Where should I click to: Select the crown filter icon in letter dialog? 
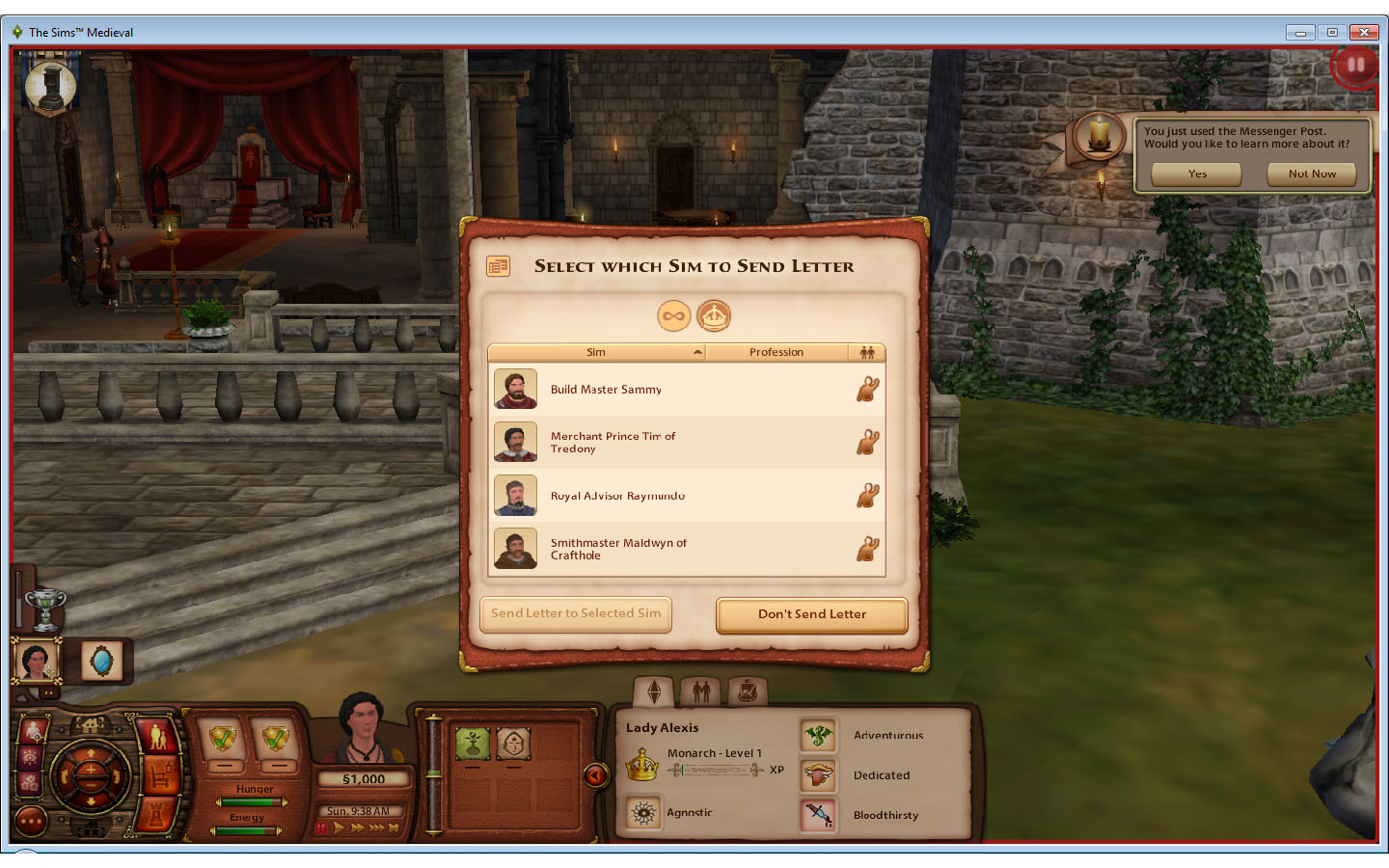[x=714, y=315]
